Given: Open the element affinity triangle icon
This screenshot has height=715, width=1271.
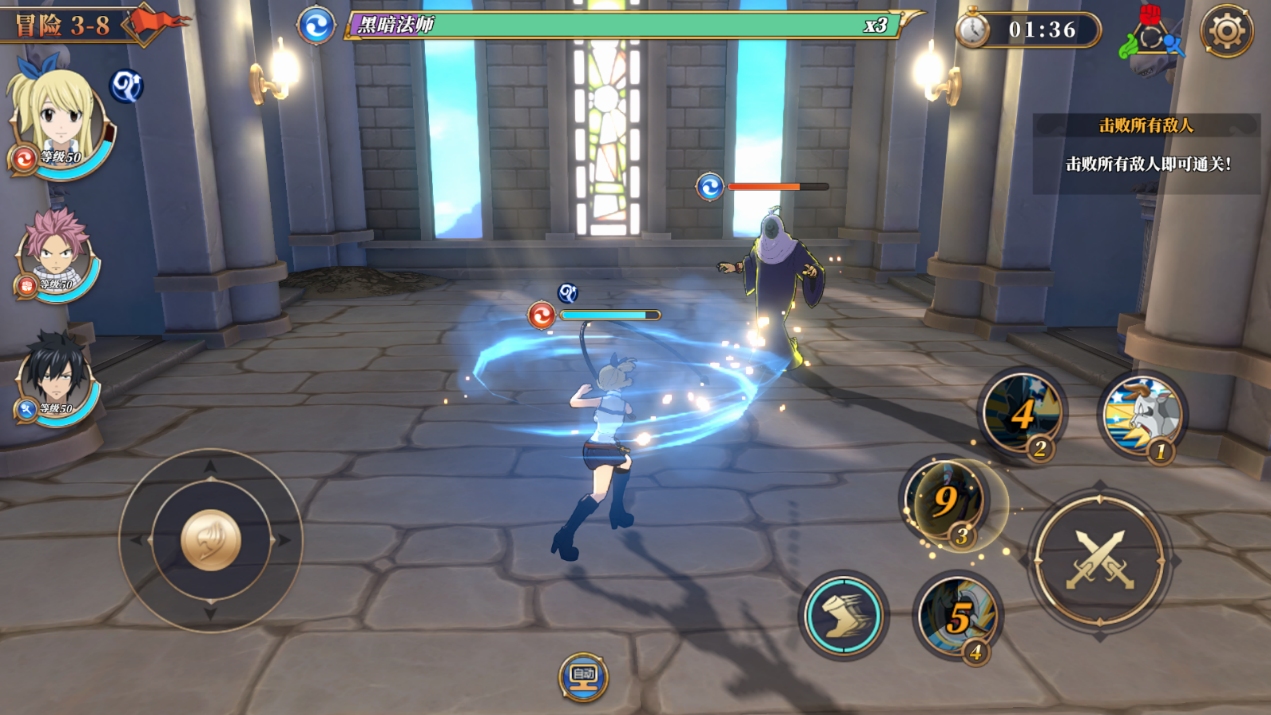Looking at the screenshot, I should click(x=1152, y=33).
